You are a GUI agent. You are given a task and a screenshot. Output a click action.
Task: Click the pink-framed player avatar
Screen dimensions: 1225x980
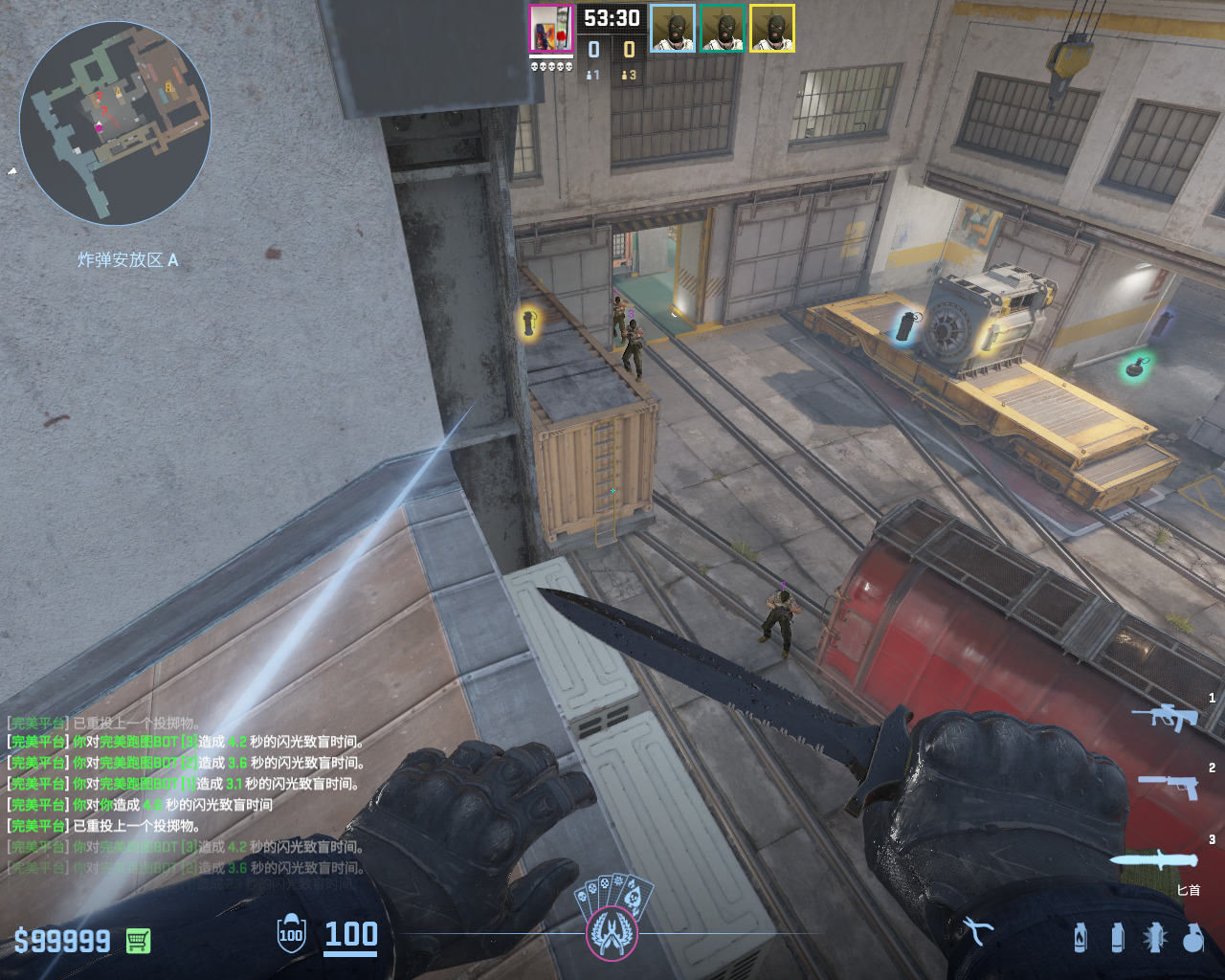(x=550, y=29)
